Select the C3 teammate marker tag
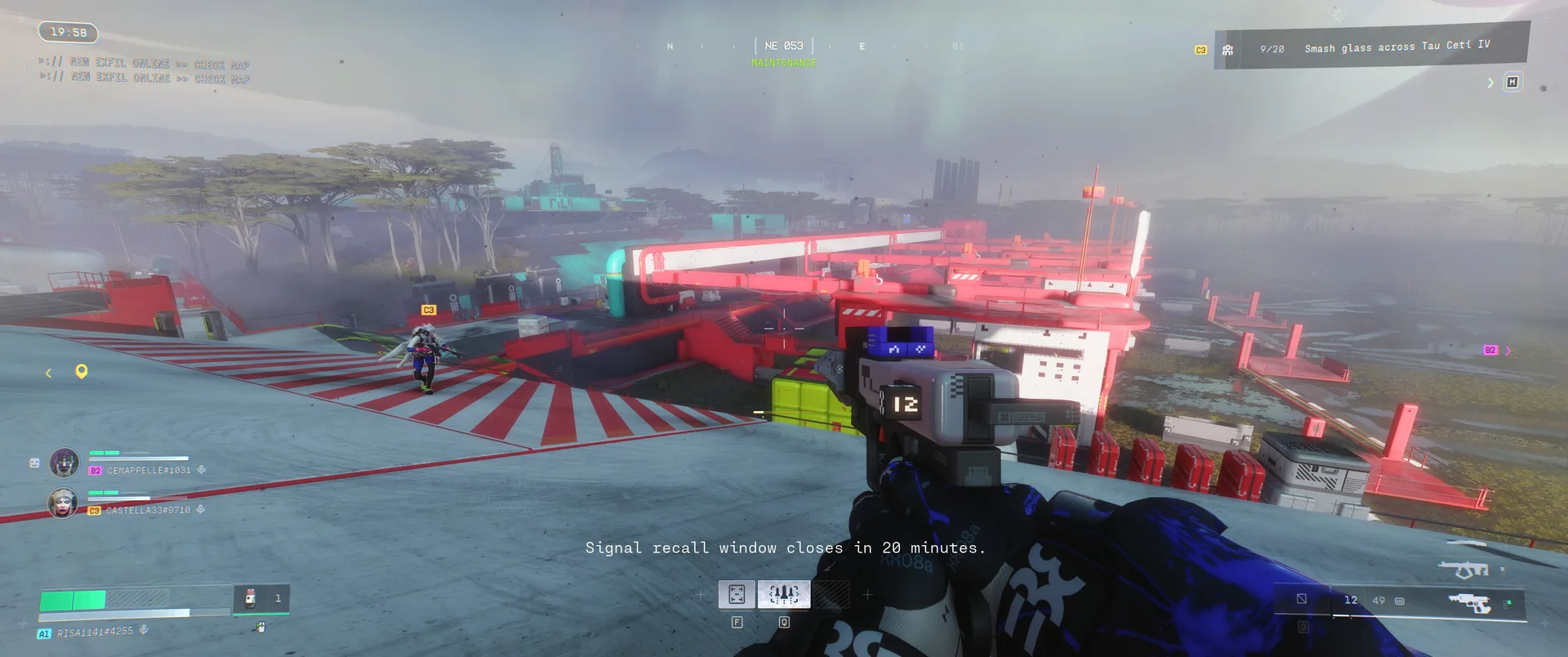 429,311
